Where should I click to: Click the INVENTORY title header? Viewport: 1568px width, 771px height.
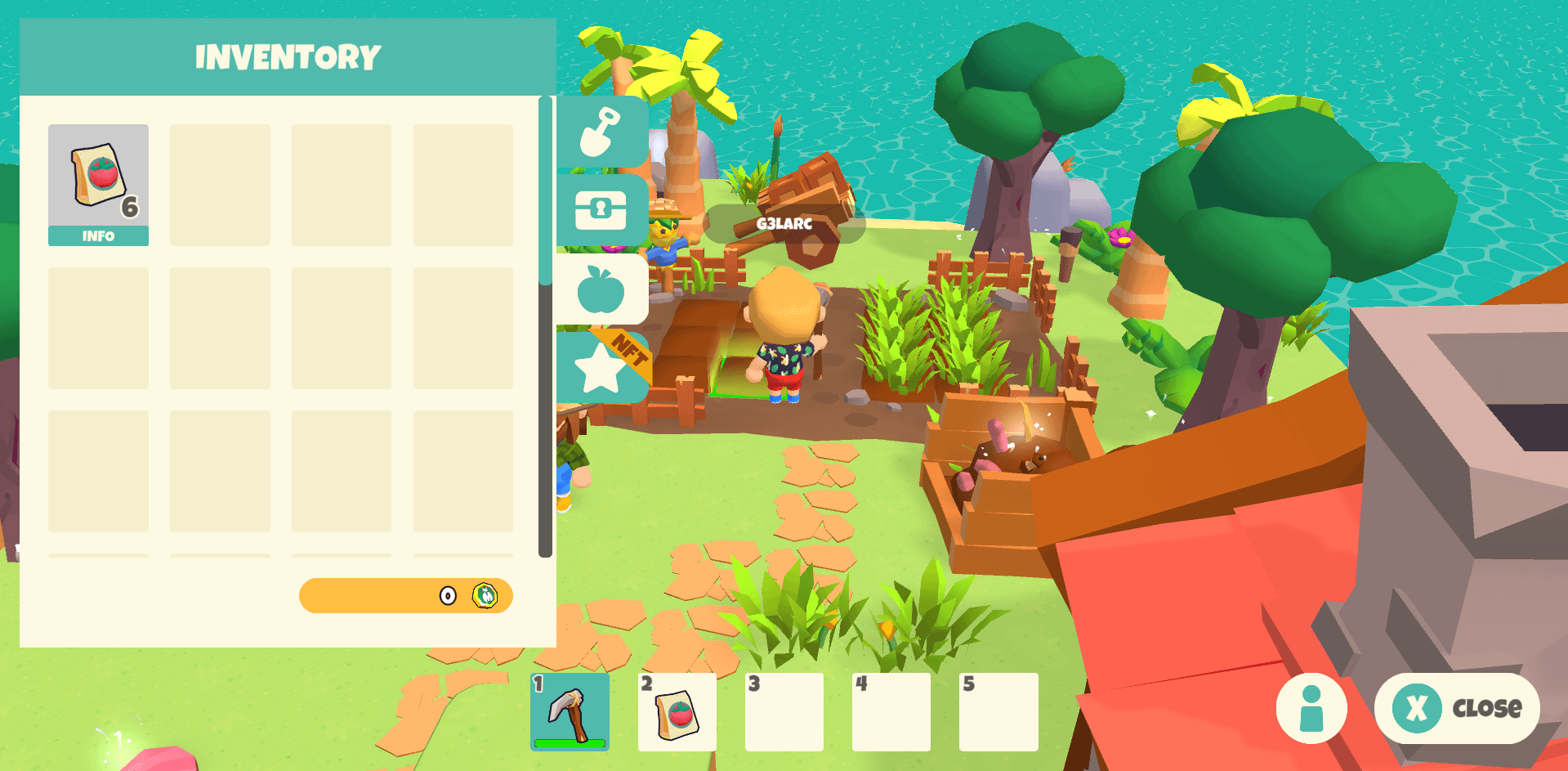pyautogui.click(x=288, y=56)
